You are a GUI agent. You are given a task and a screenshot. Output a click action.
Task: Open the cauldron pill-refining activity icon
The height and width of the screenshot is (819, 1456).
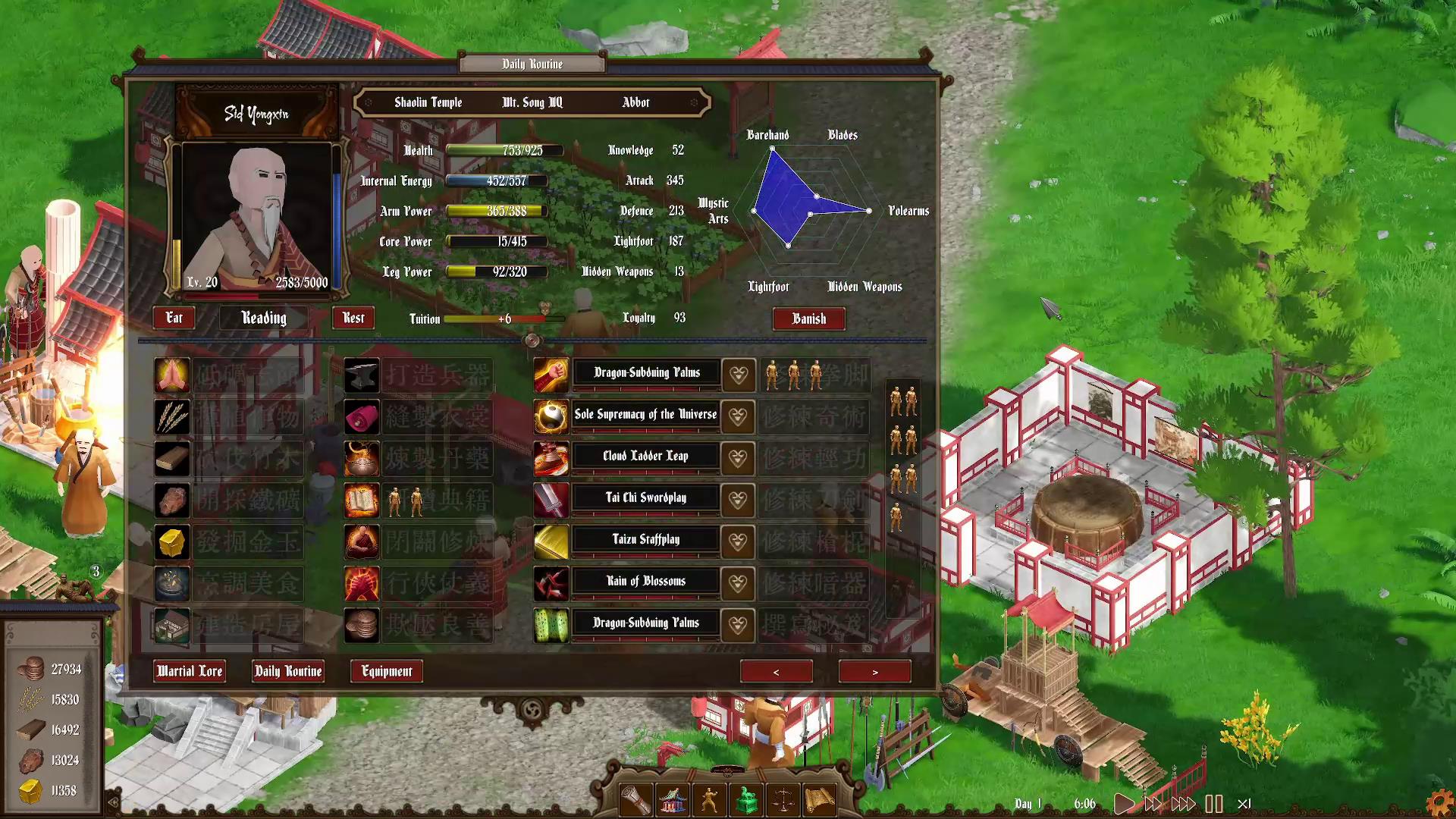tap(362, 458)
